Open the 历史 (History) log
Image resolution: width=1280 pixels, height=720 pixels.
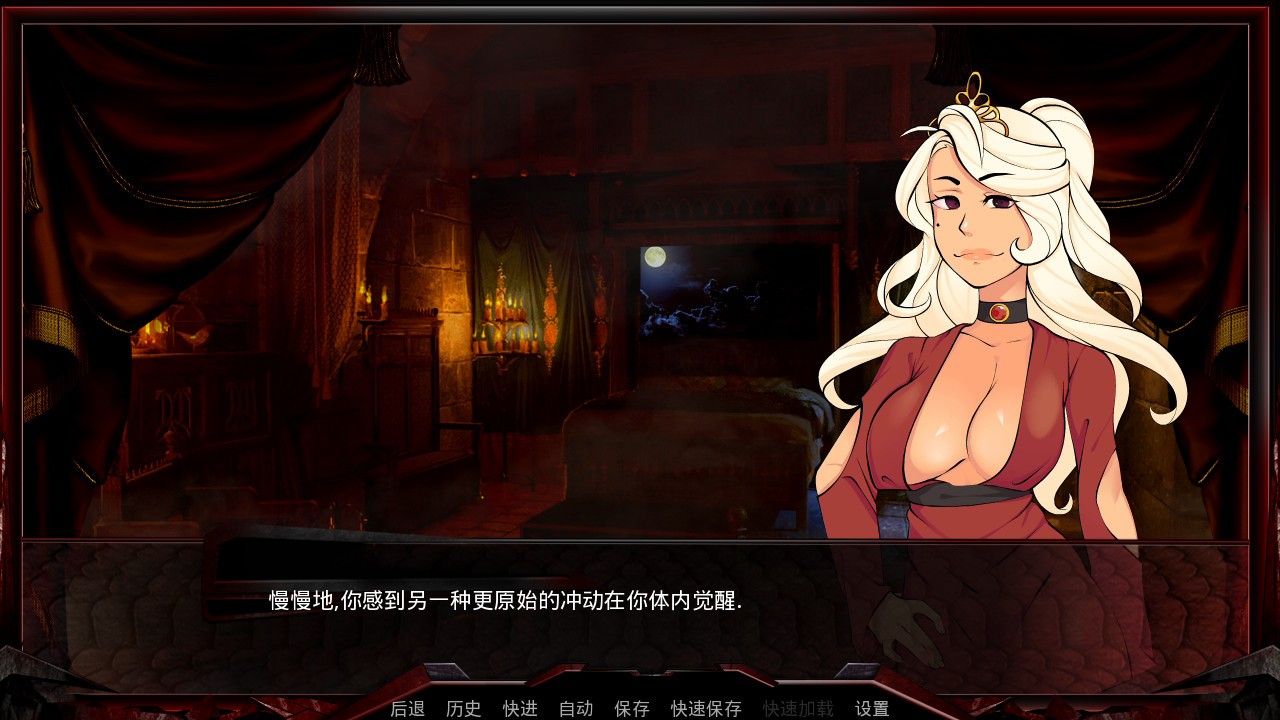coord(463,708)
